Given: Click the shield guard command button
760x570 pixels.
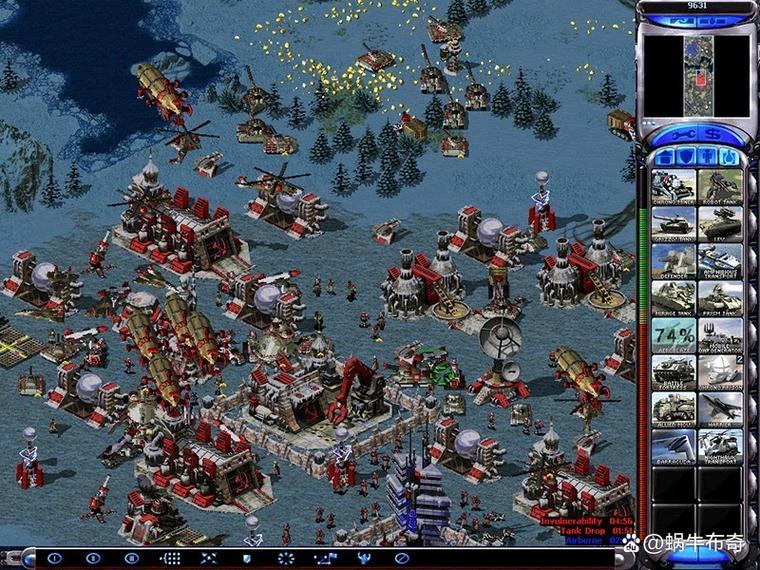Looking at the screenshot, I should coord(247,557).
